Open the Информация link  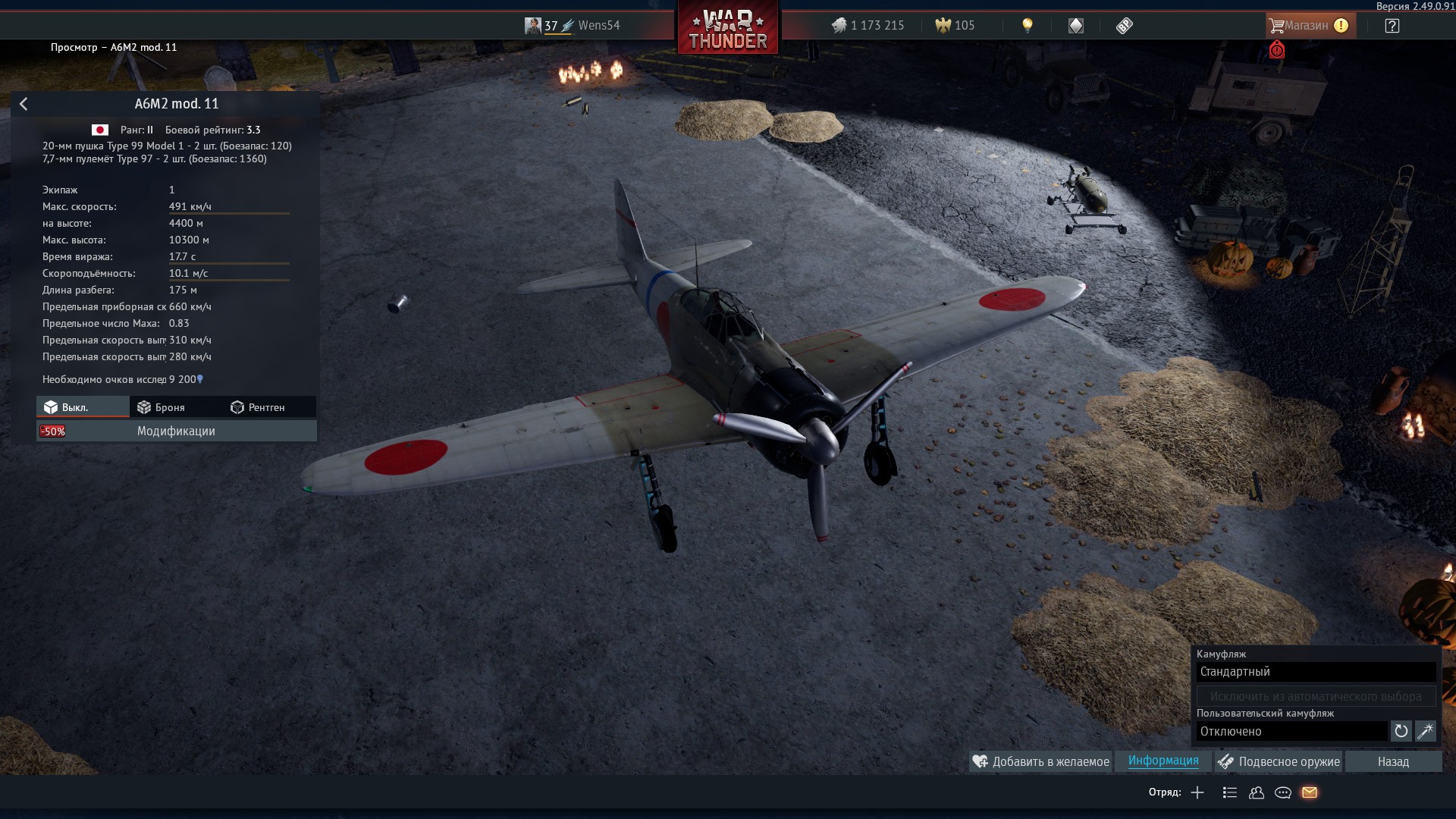[x=1163, y=761]
